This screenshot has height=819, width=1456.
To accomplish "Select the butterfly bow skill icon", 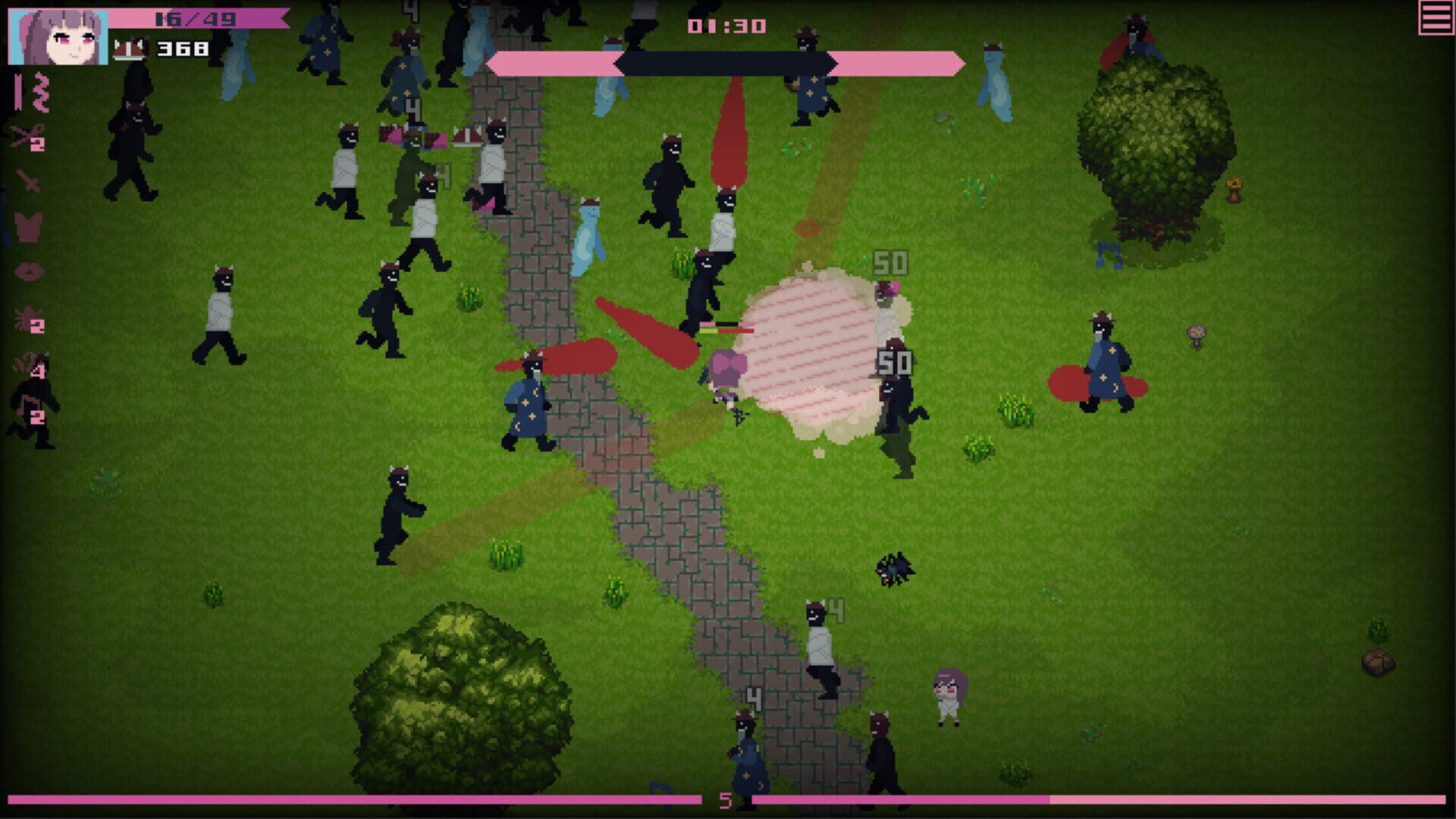I will 29,227.
